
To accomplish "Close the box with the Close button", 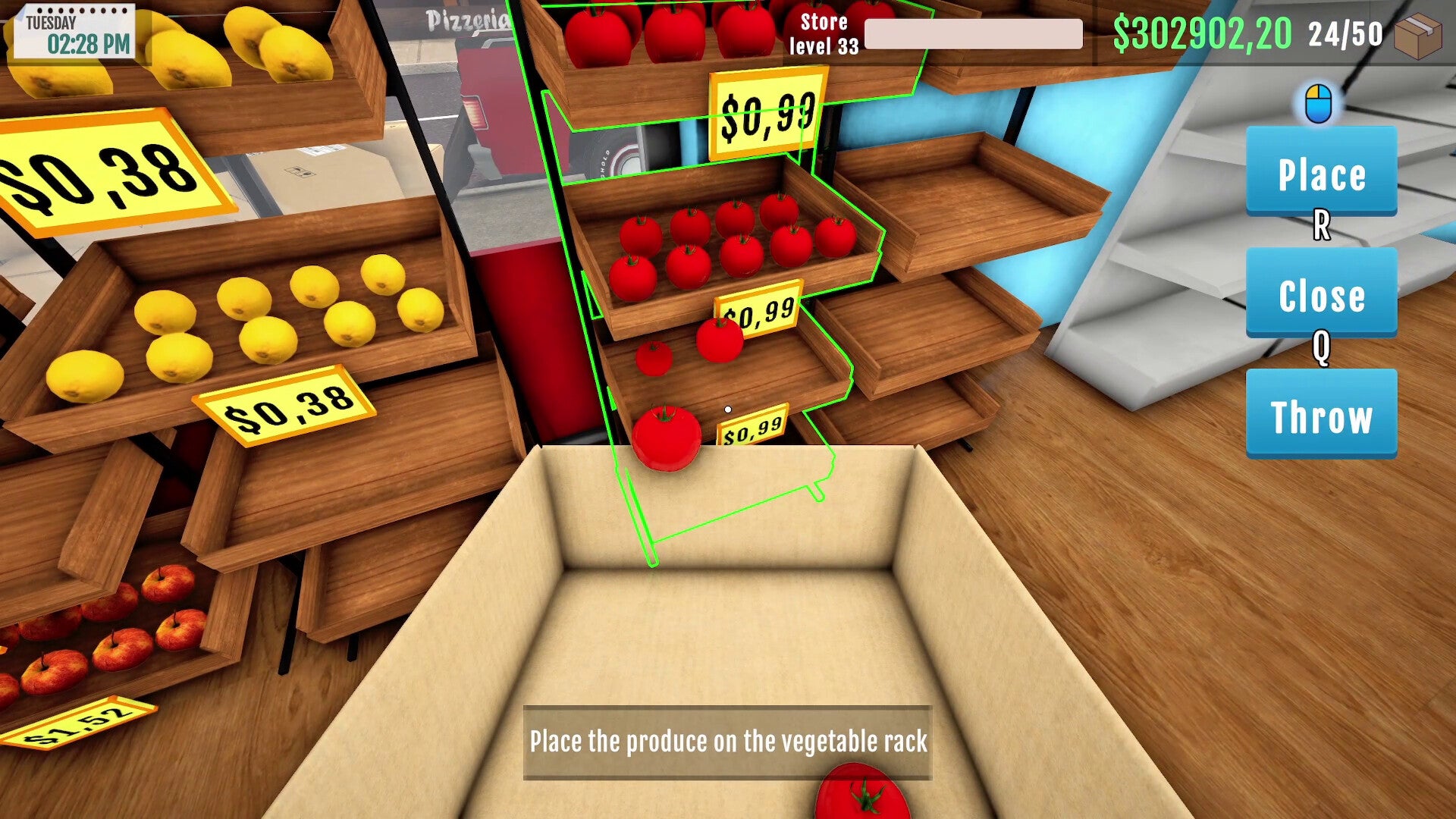I will coord(1321,293).
